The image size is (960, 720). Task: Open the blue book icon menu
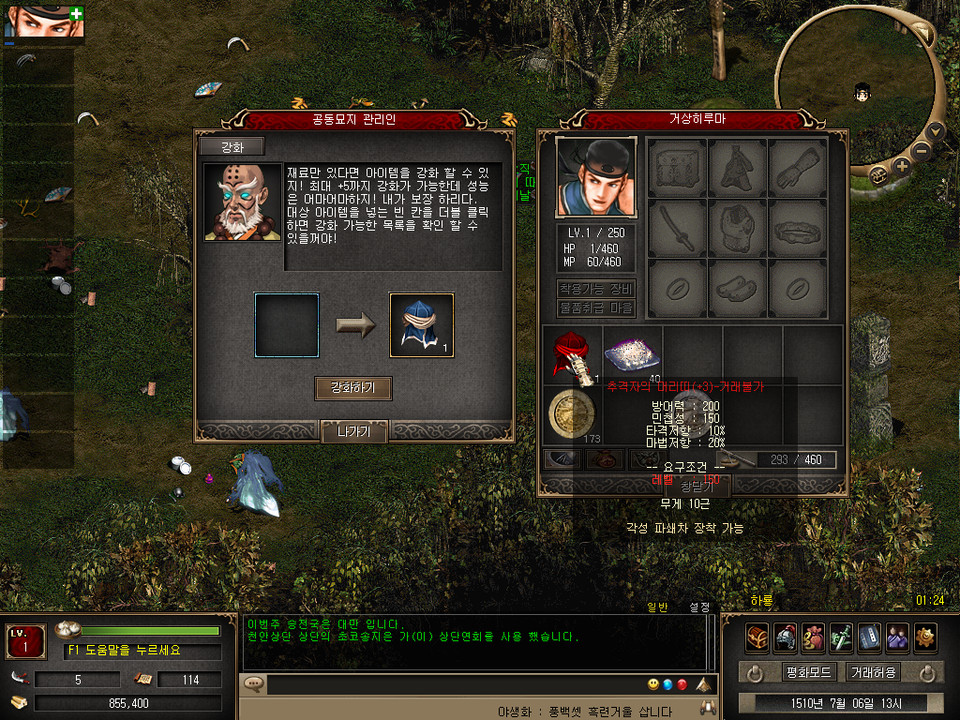[869, 636]
